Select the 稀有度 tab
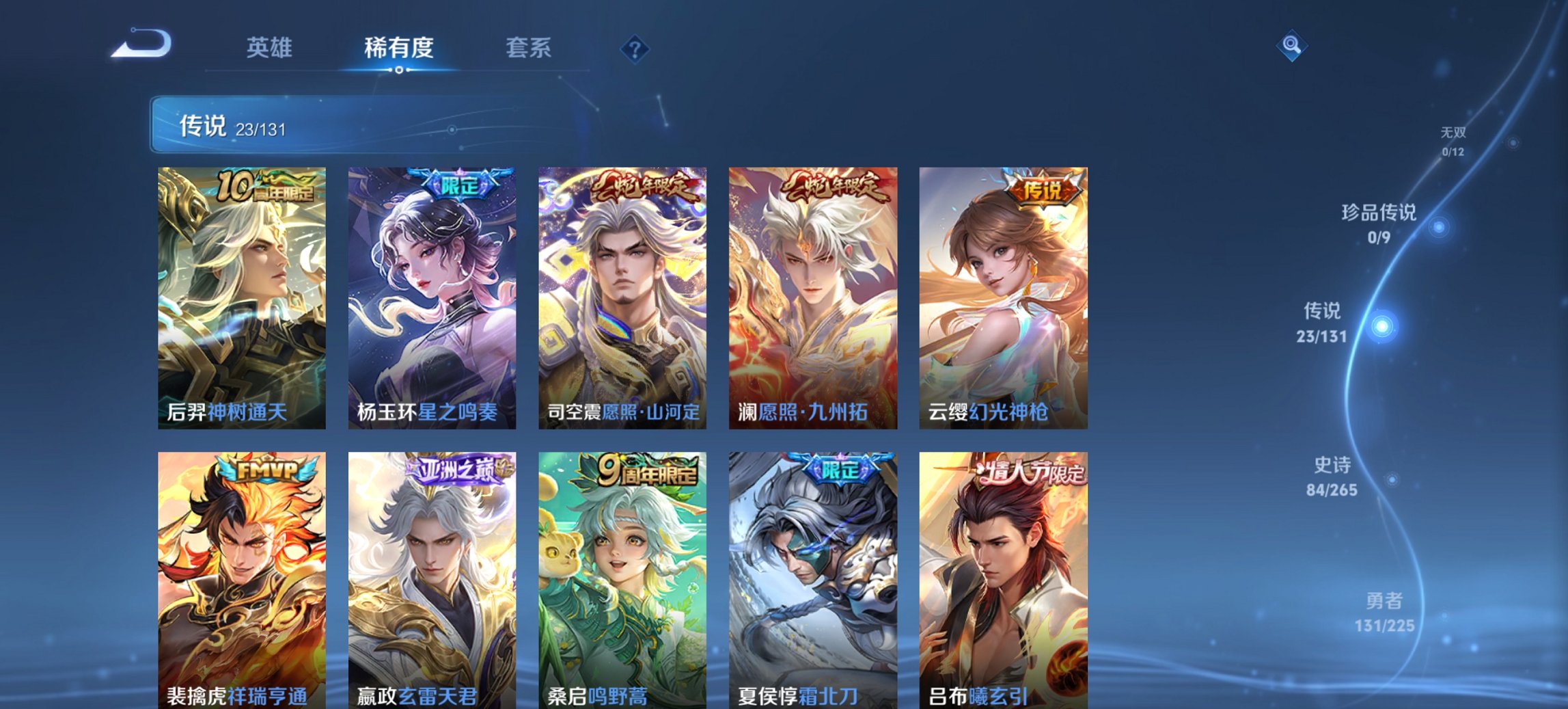Screen dimensions: 1568x709 click(399, 48)
